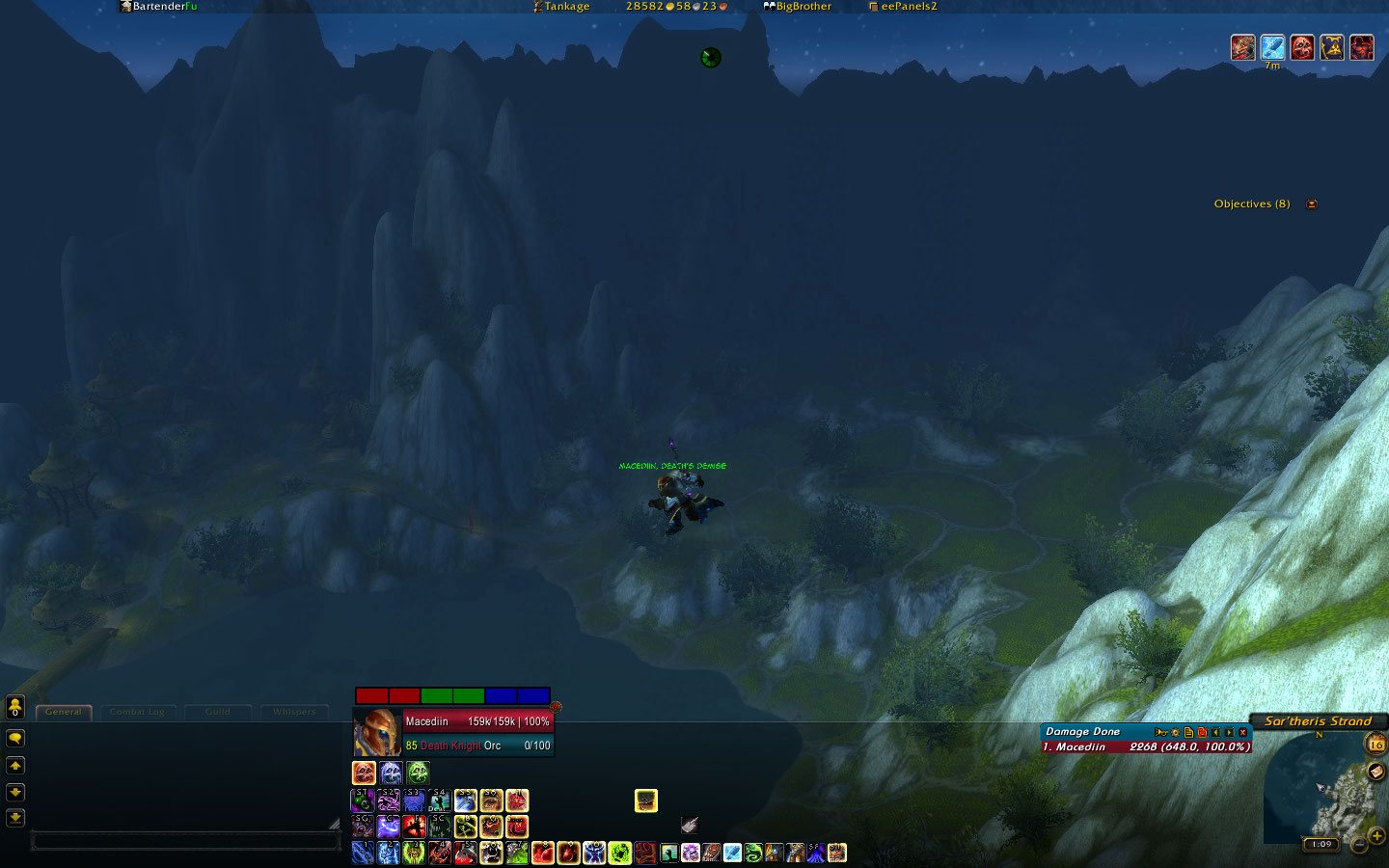Open the damage meter gear settings
Viewport: 1389px width, 868px height.
tap(1175, 732)
